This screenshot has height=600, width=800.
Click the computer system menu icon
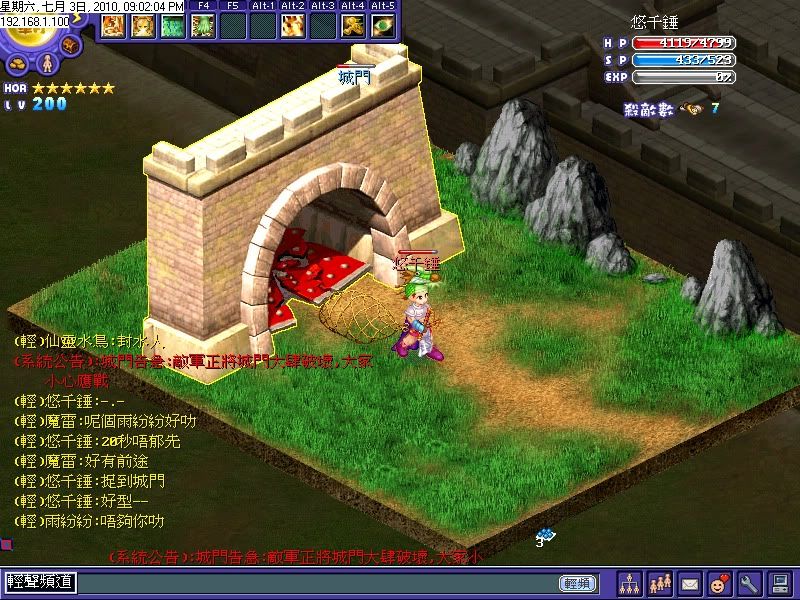(778, 582)
